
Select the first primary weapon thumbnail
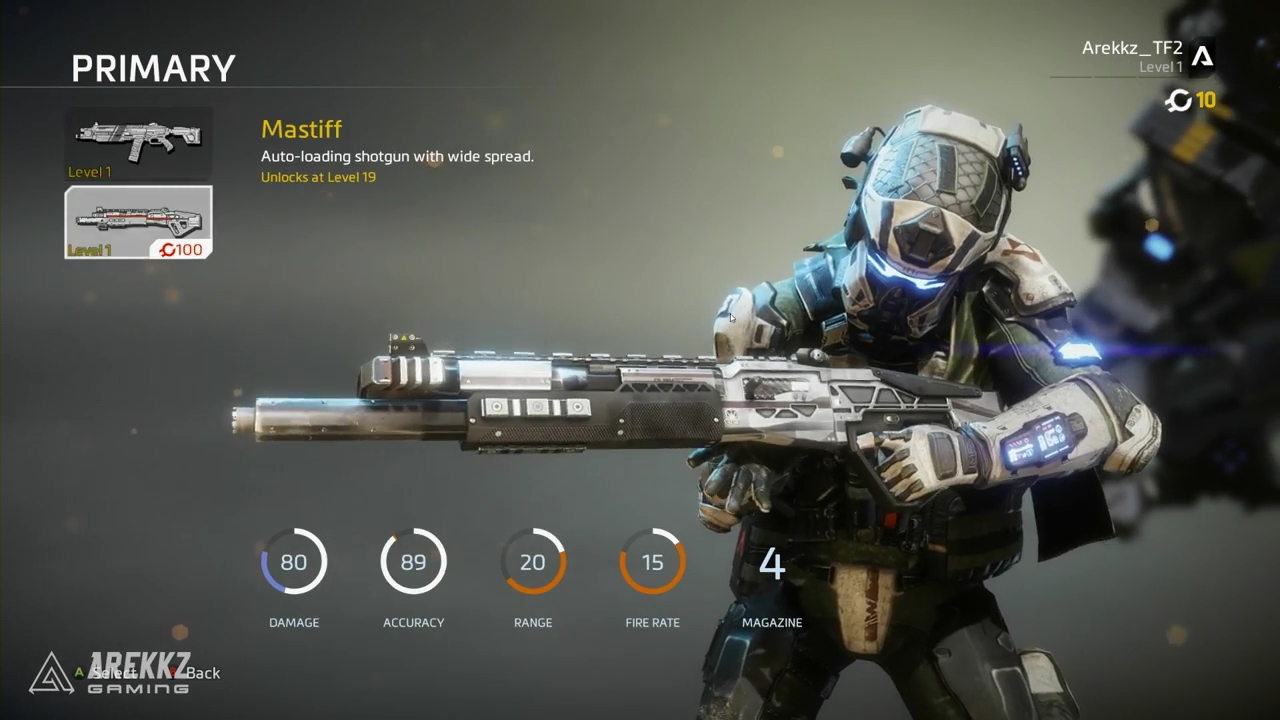click(138, 144)
